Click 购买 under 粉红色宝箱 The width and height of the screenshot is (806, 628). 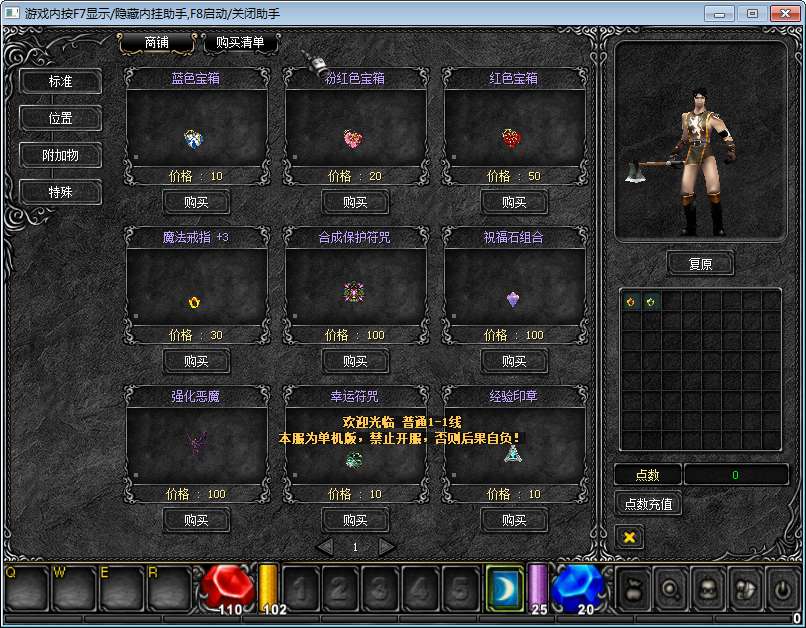355,202
